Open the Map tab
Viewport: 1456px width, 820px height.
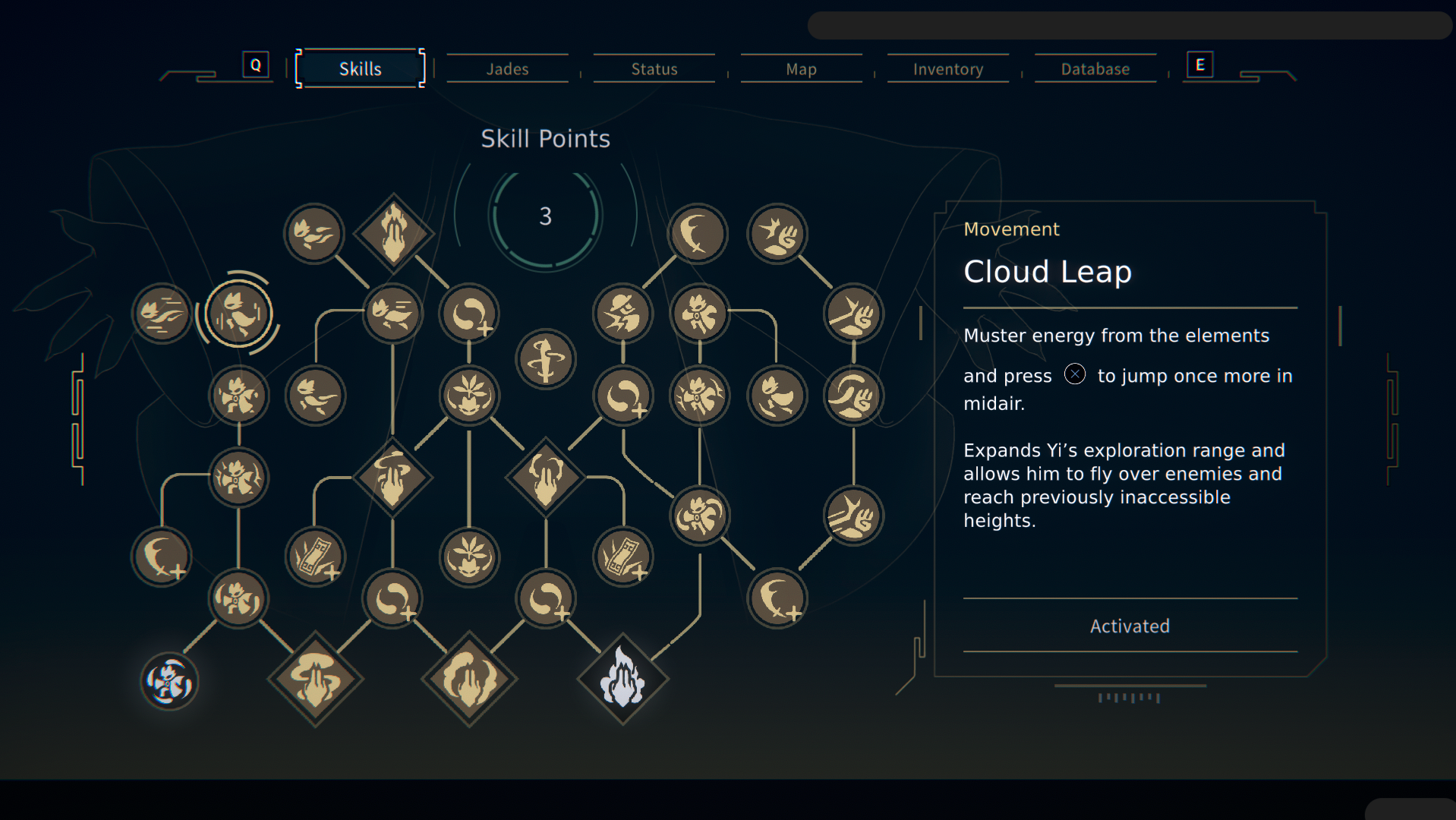point(801,69)
